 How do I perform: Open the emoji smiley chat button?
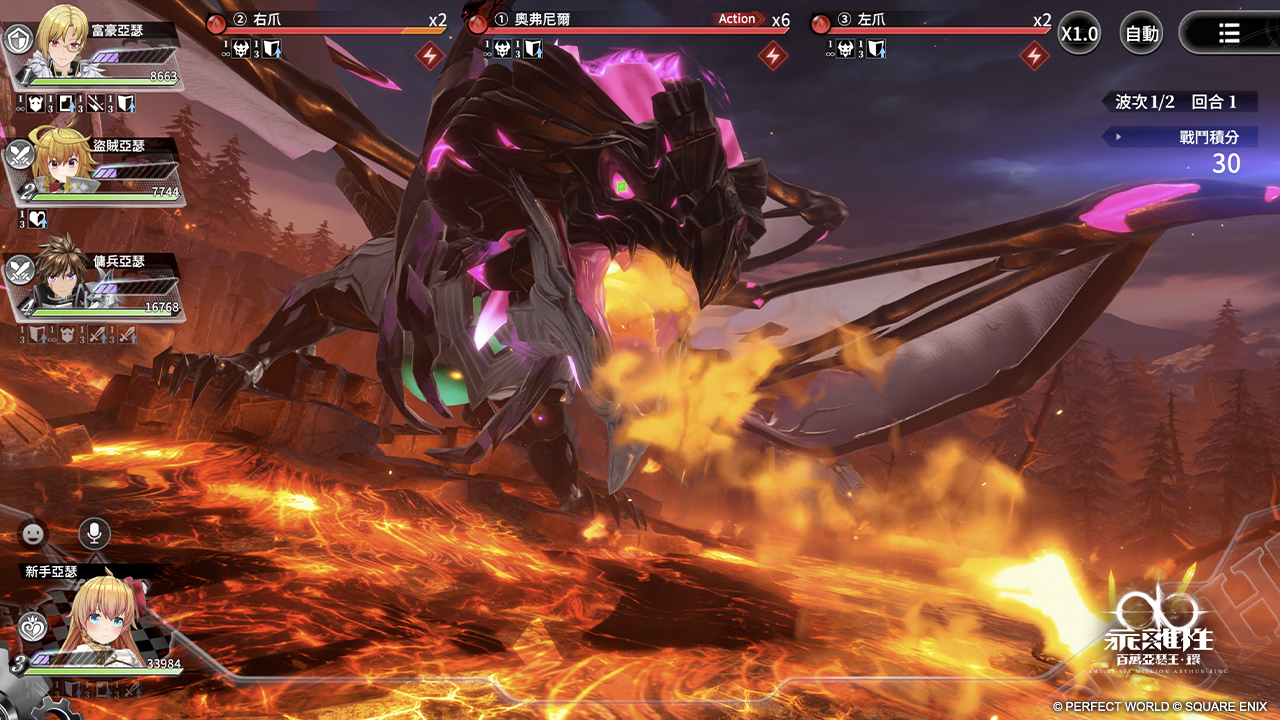click(34, 534)
